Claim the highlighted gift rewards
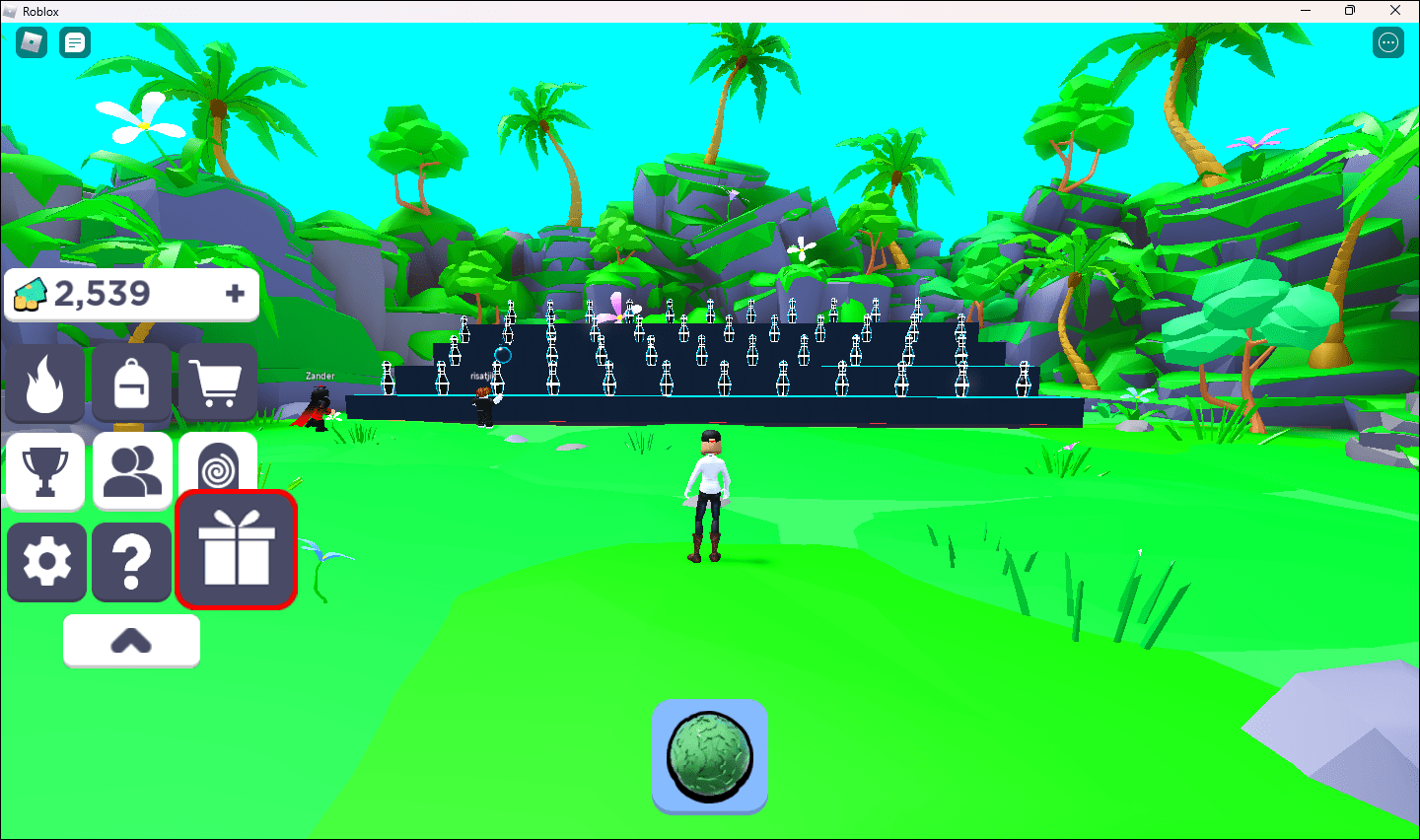The image size is (1420, 840). coord(237,549)
